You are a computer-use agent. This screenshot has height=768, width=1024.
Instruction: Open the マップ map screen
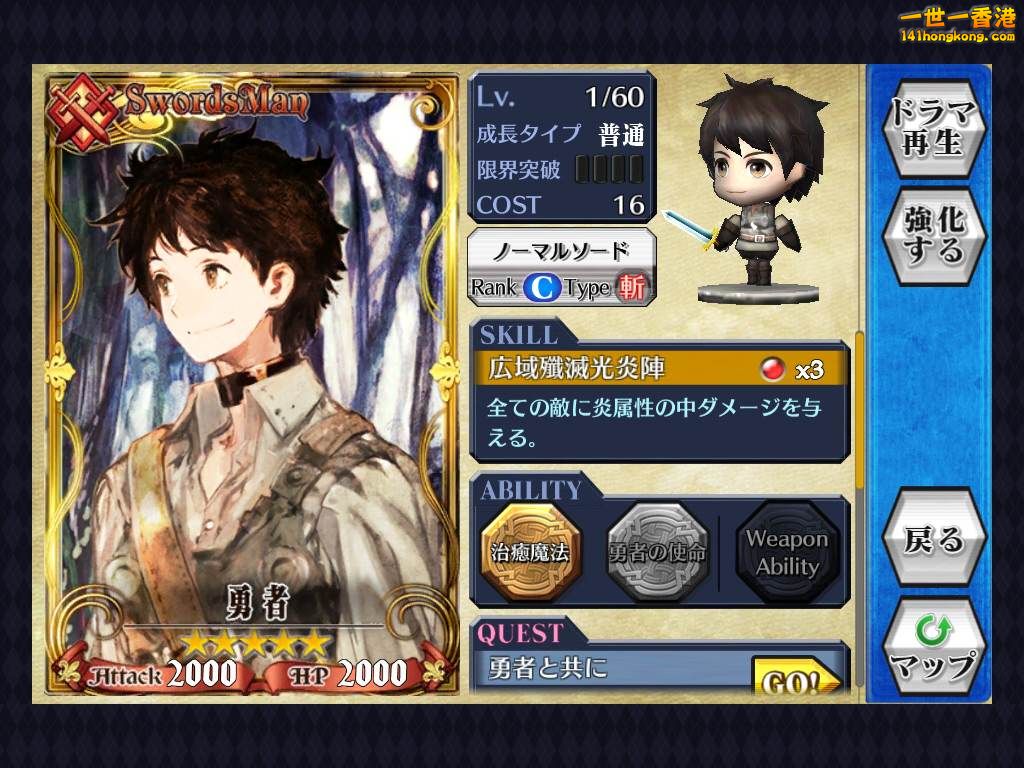tap(933, 648)
